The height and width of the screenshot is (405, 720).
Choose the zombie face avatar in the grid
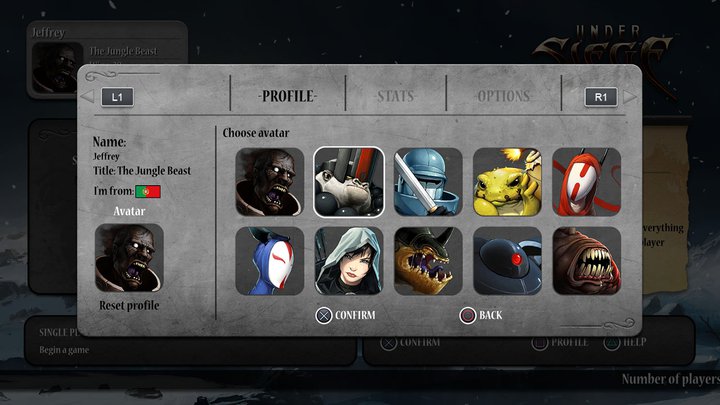click(270, 182)
